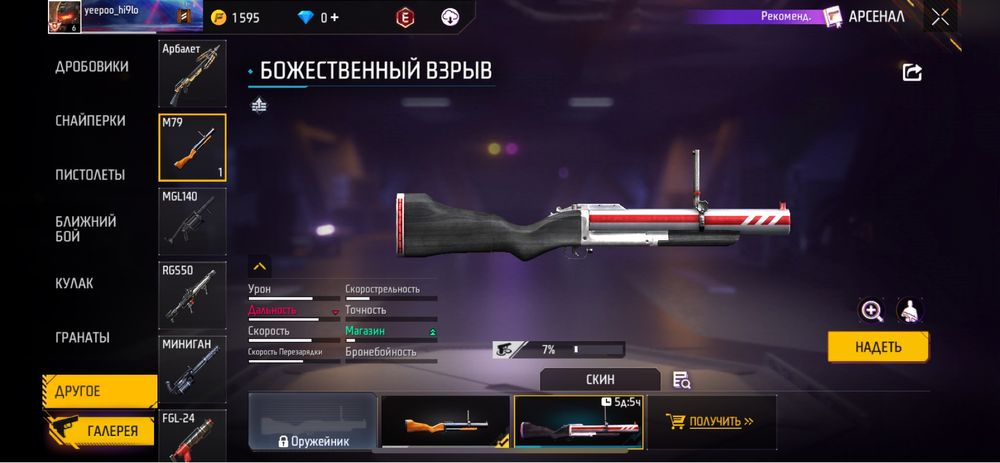Select the Арбалет weapon in the list
Viewport: 1000px width, 463px height.
click(192, 74)
